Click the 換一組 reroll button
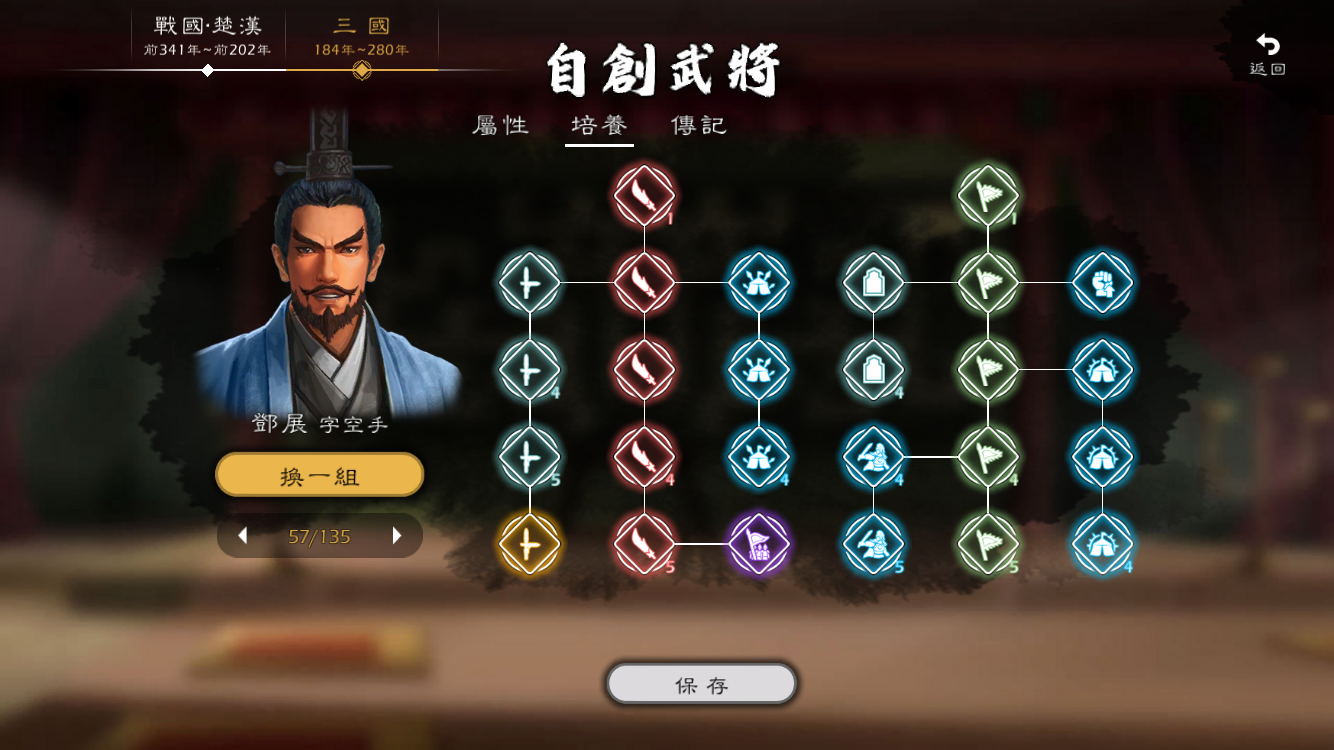1334x750 pixels. coord(319,475)
